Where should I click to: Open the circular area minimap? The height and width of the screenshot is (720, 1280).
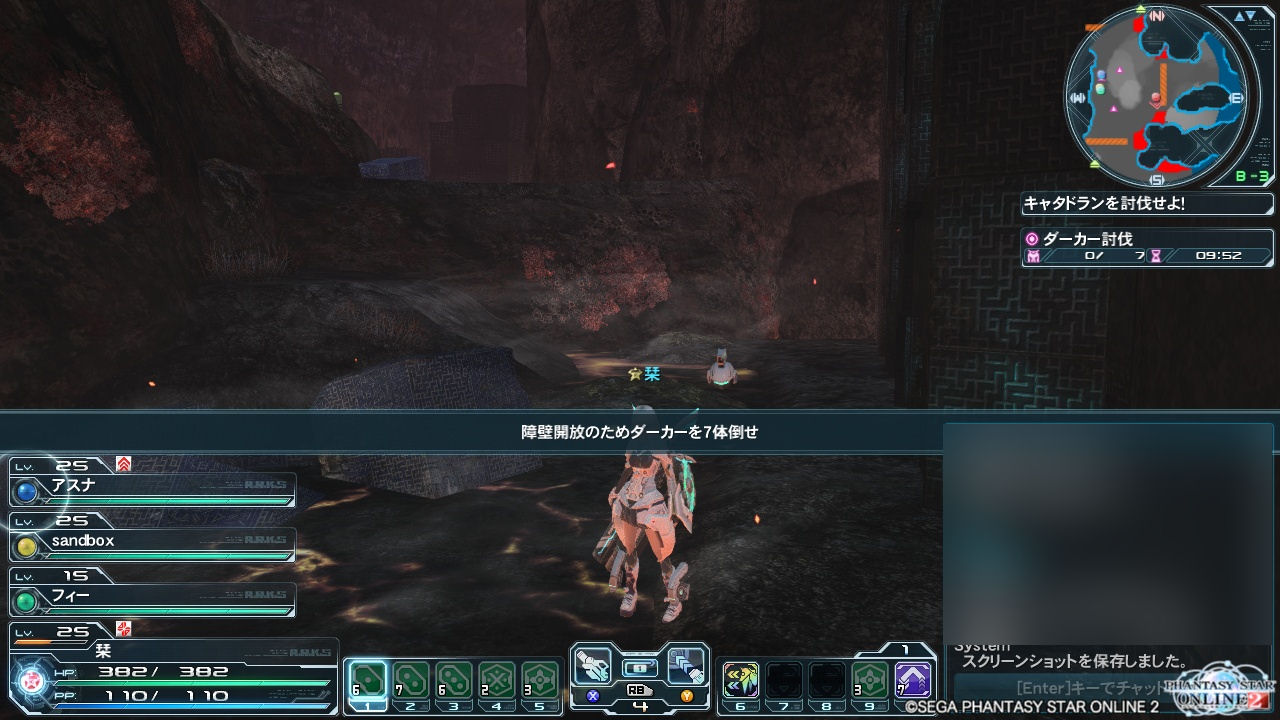(1156, 97)
